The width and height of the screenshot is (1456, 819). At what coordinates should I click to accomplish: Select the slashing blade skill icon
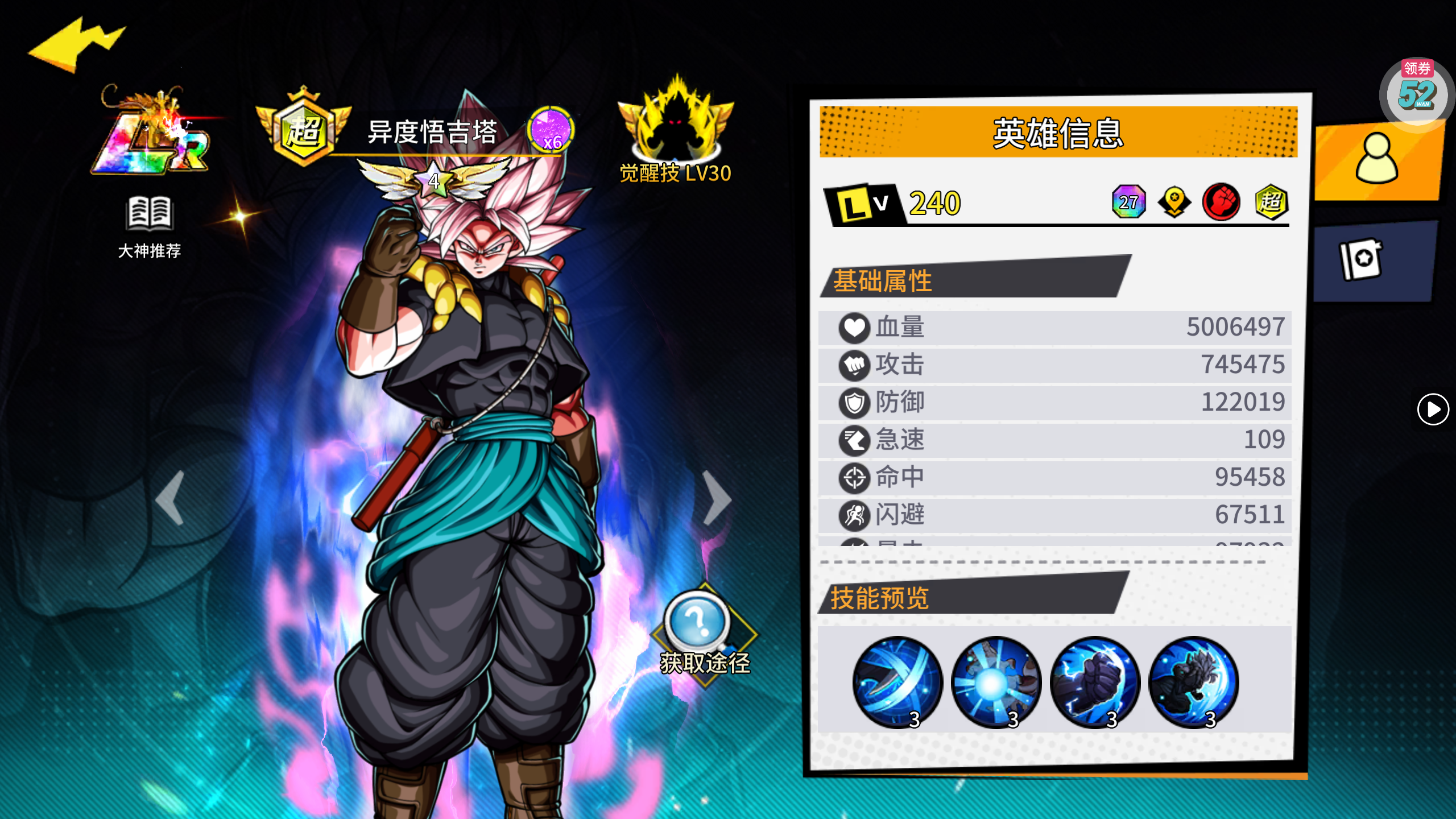(897, 681)
